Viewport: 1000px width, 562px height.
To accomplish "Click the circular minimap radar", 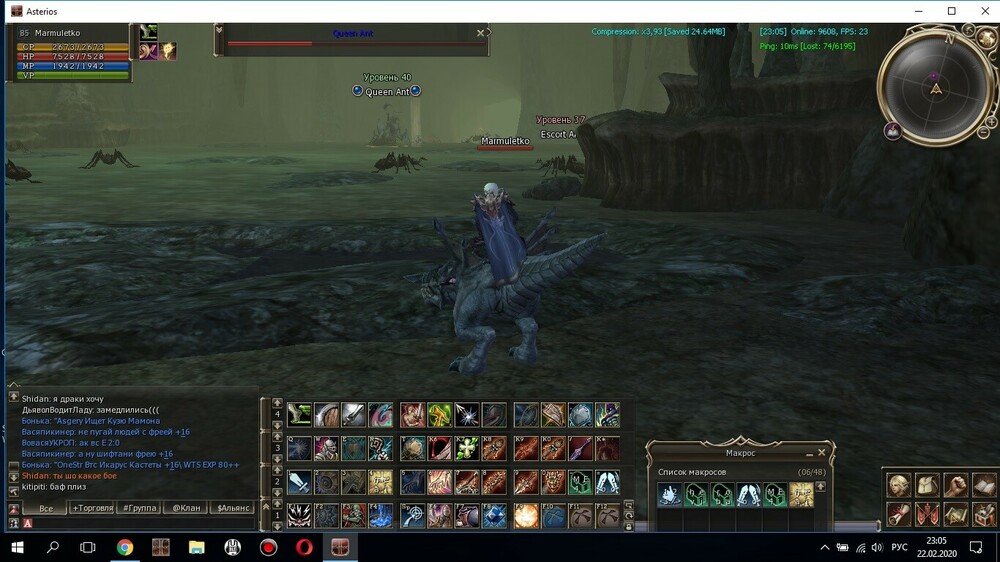I will (935, 88).
